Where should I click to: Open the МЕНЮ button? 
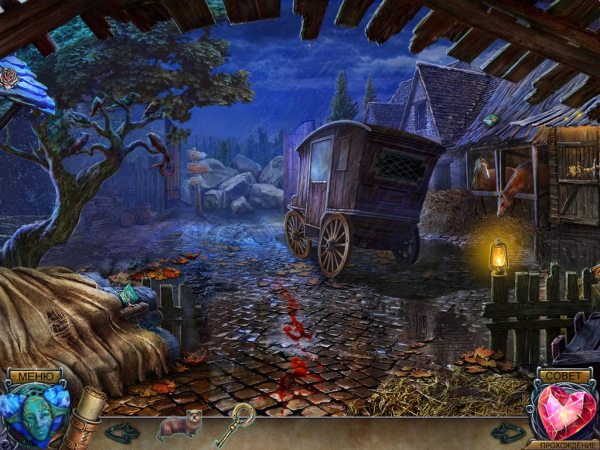[x=32, y=376]
